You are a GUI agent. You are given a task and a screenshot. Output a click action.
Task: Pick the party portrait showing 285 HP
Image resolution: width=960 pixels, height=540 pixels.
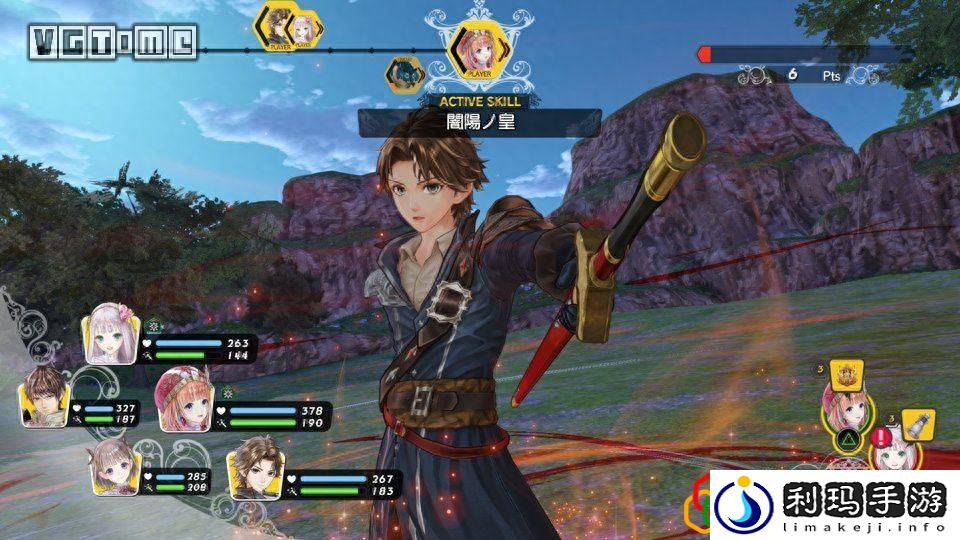coord(116,470)
